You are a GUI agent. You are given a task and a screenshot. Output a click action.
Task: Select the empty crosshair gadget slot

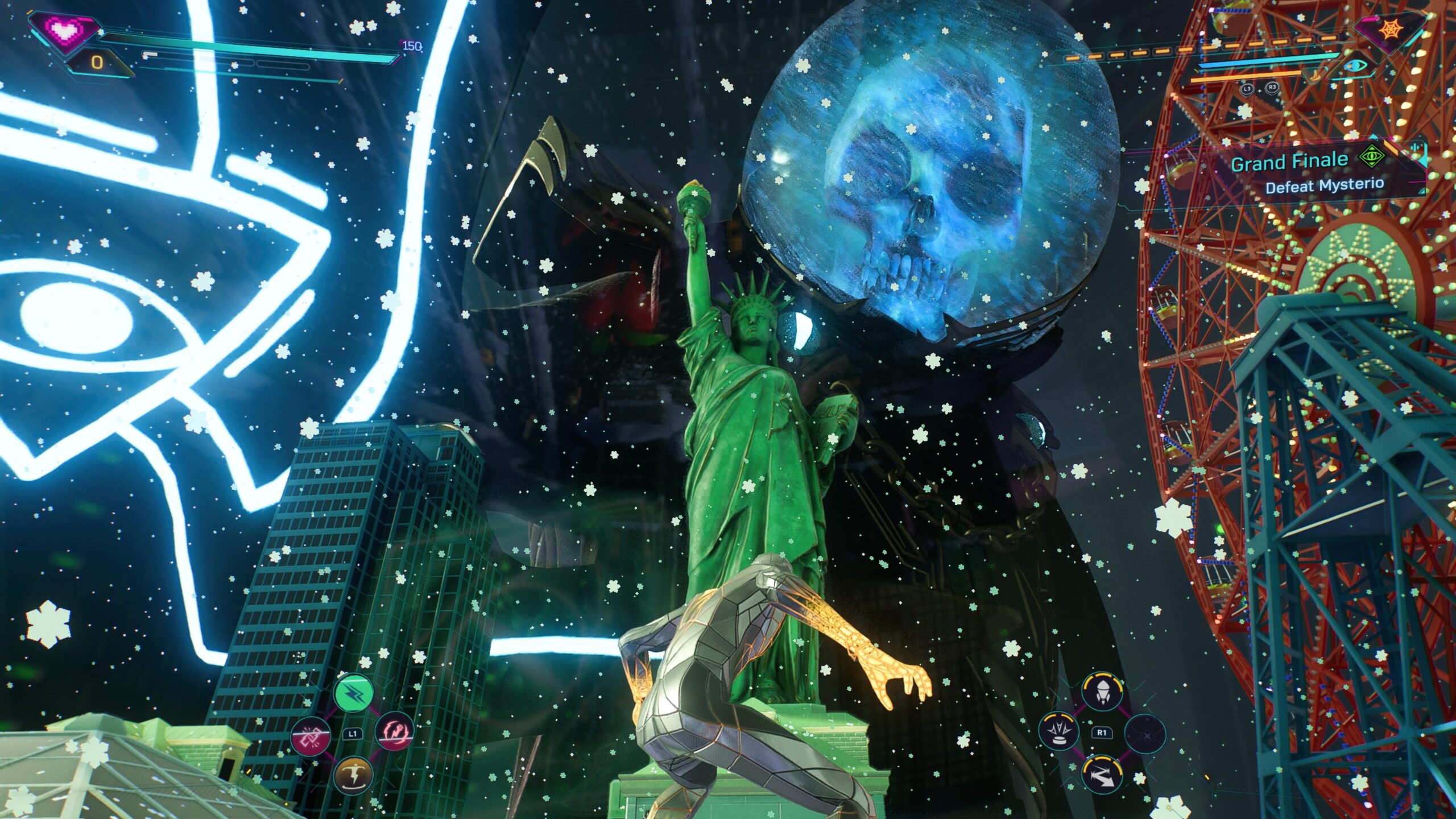point(1147,735)
